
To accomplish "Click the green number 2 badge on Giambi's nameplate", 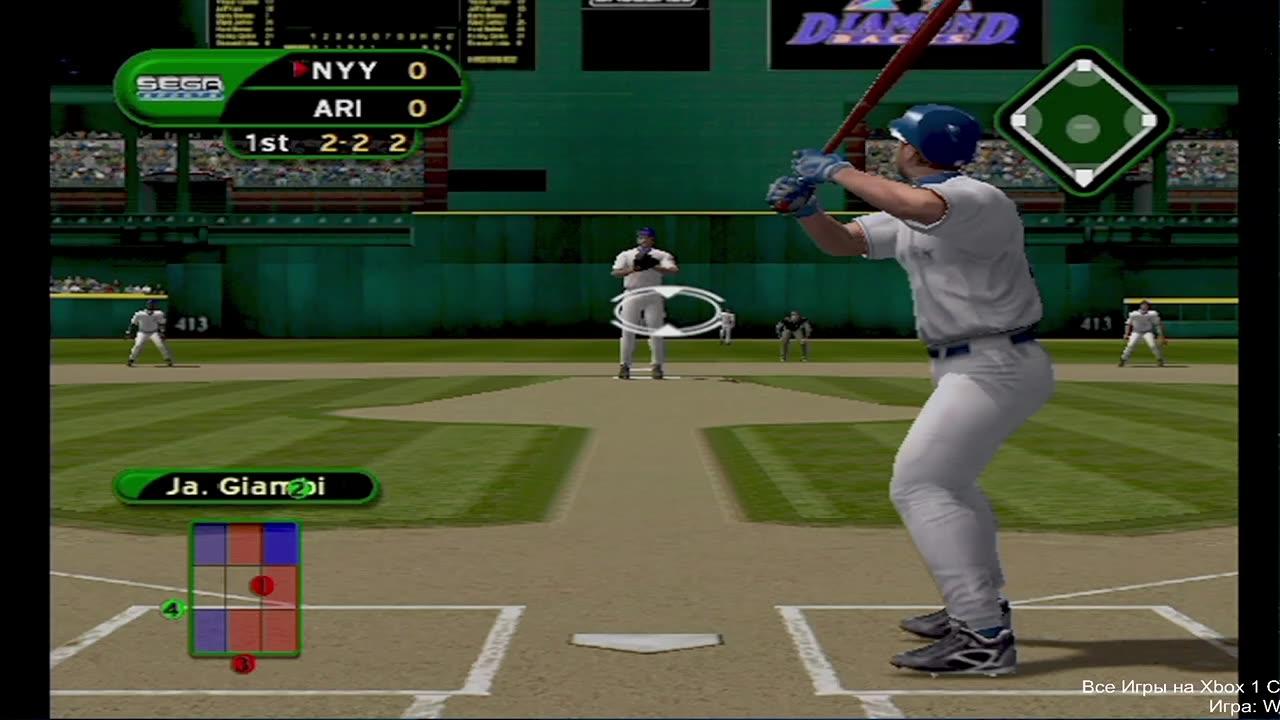I will [298, 490].
